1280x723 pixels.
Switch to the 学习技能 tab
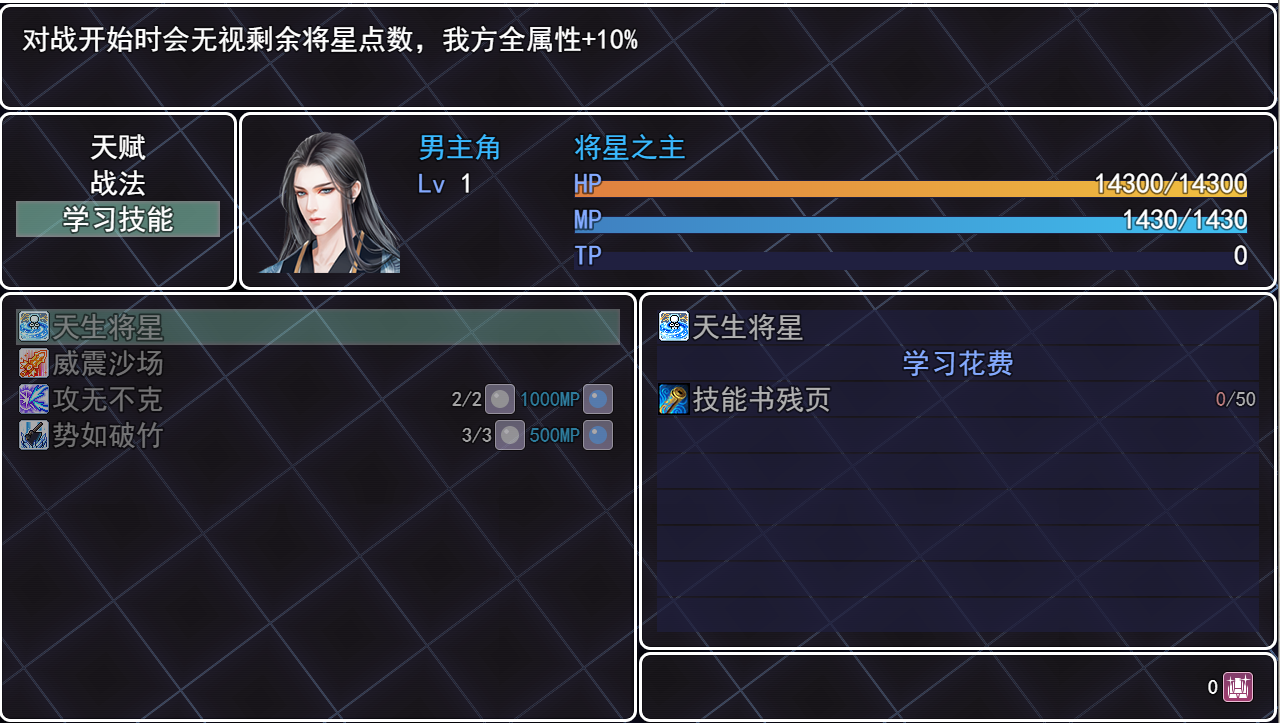[117, 217]
